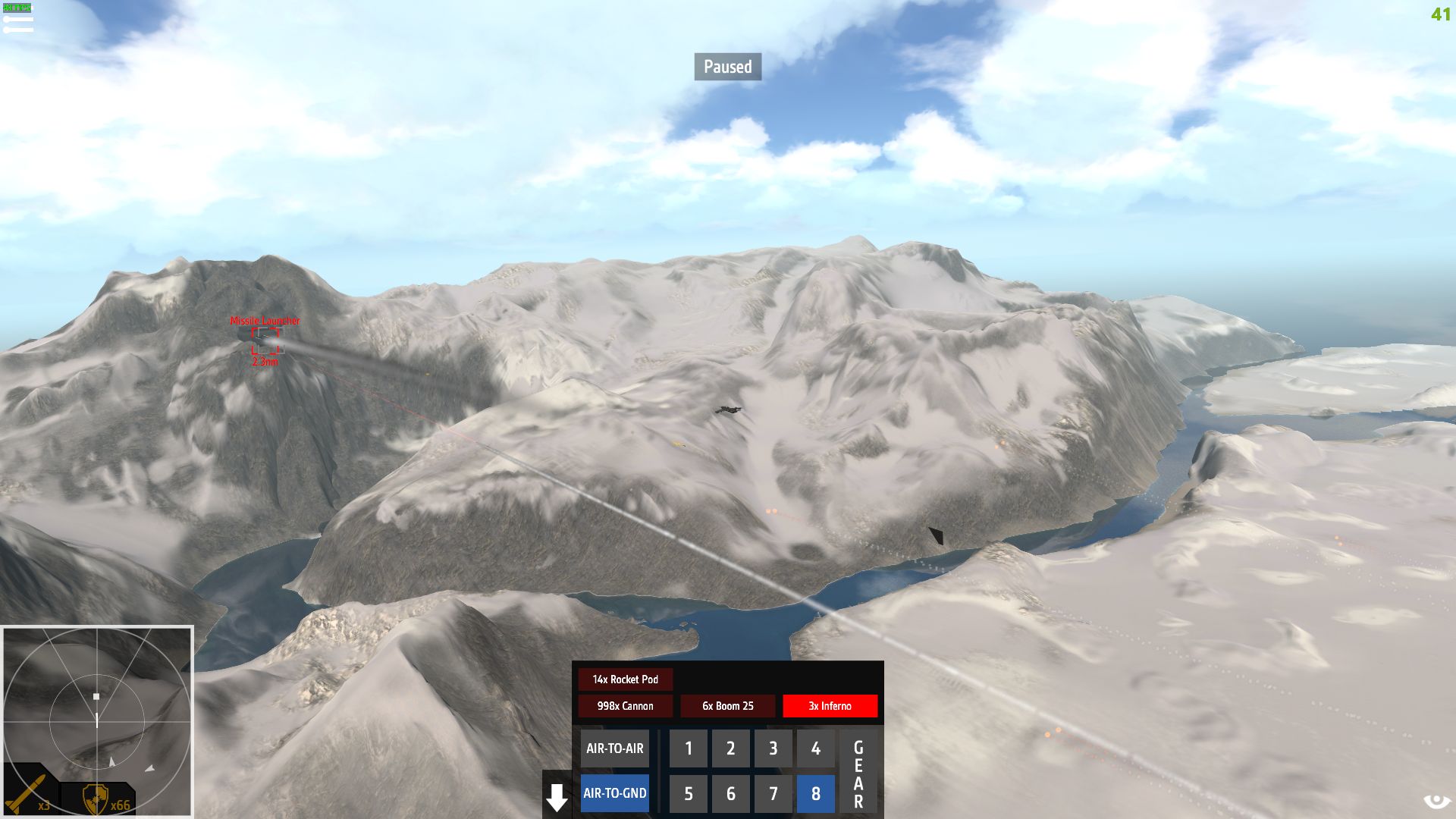
Task: Activate group 3
Action: pyautogui.click(x=773, y=748)
